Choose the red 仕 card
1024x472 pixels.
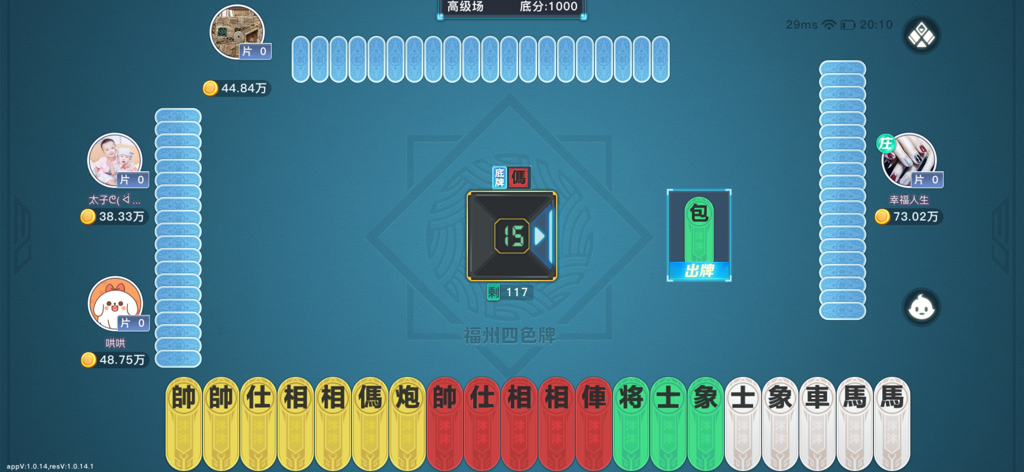pos(483,420)
